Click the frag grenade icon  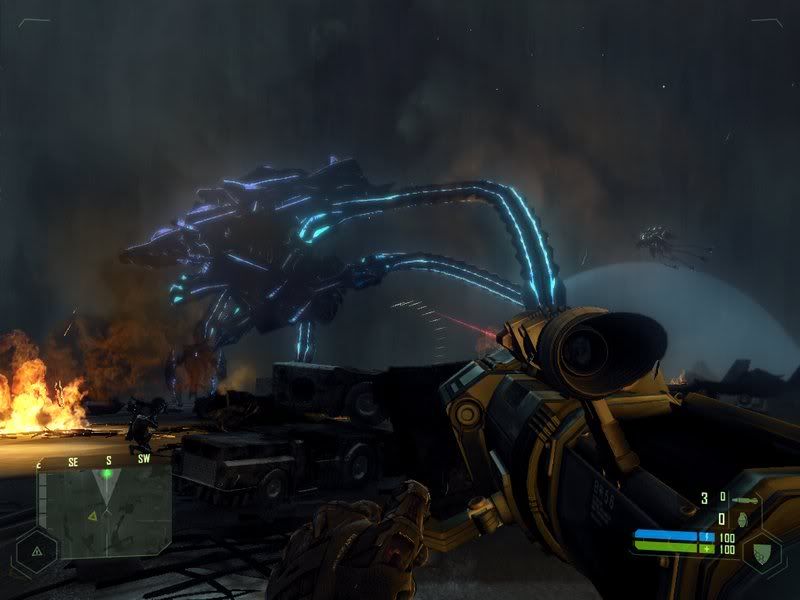(742, 520)
